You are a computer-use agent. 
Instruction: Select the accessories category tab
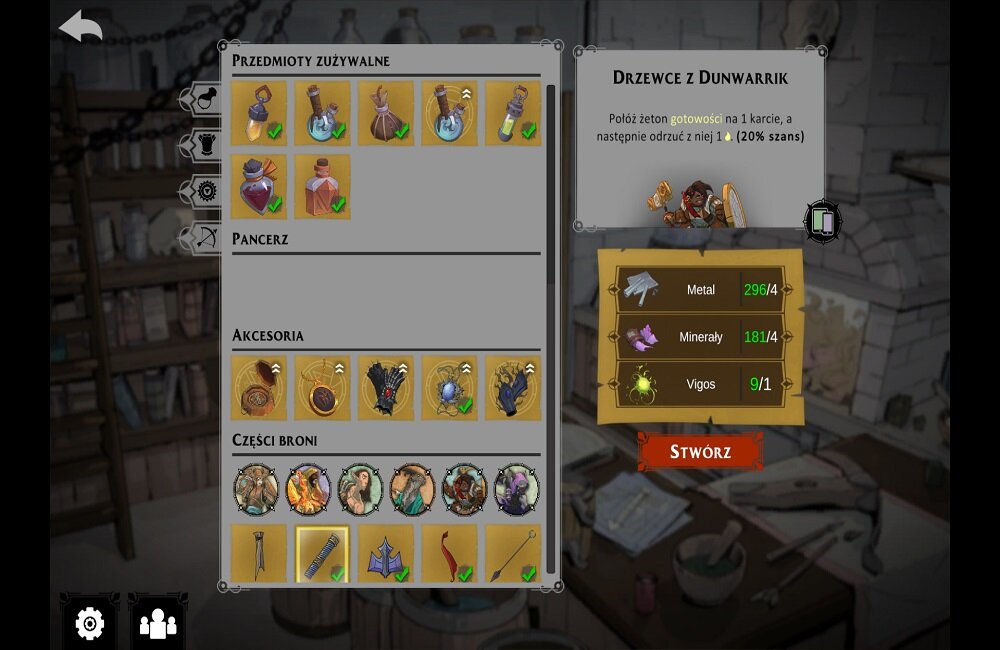(x=203, y=191)
